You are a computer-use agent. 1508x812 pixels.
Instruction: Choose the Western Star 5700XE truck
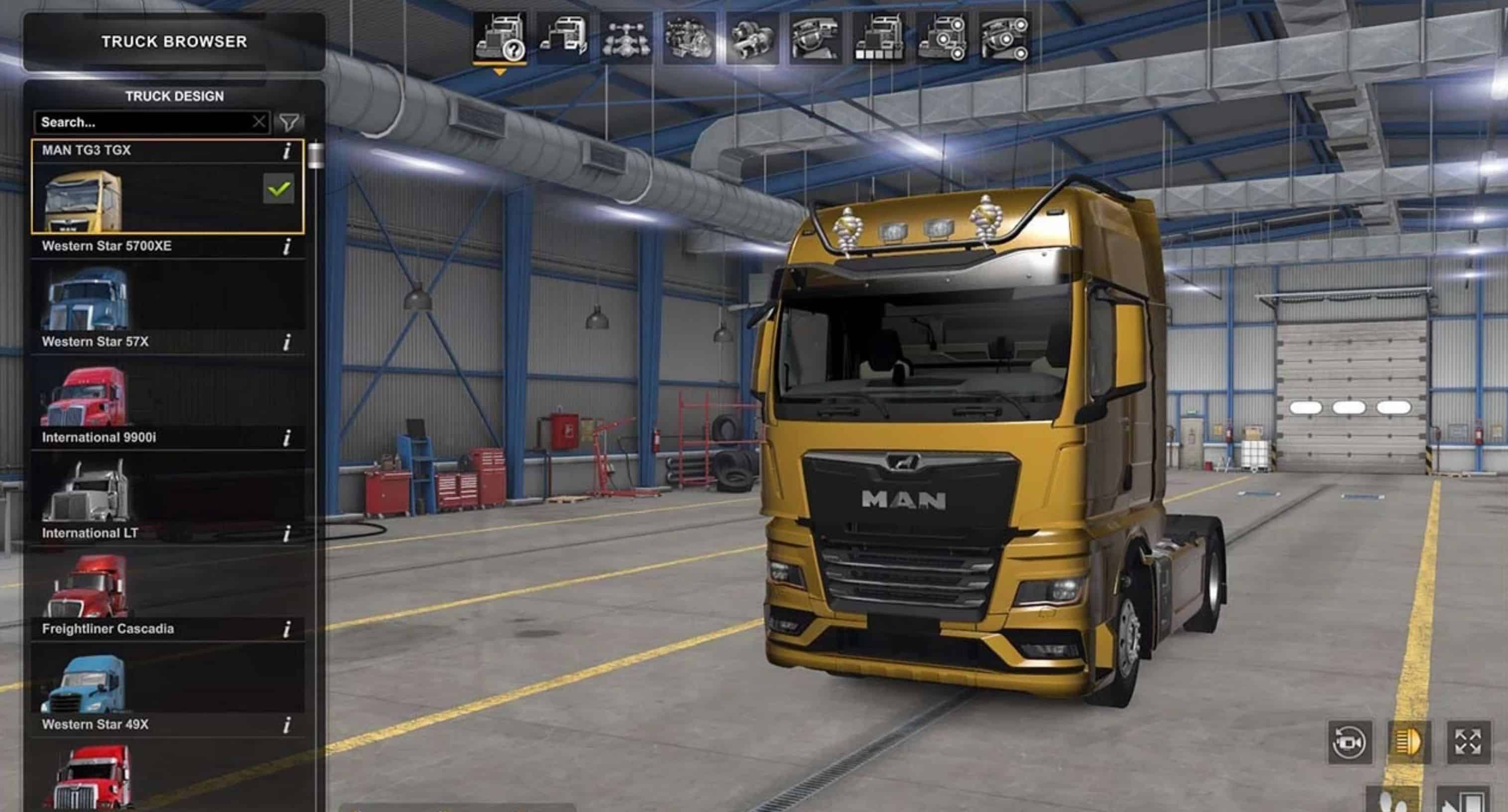tap(167, 296)
